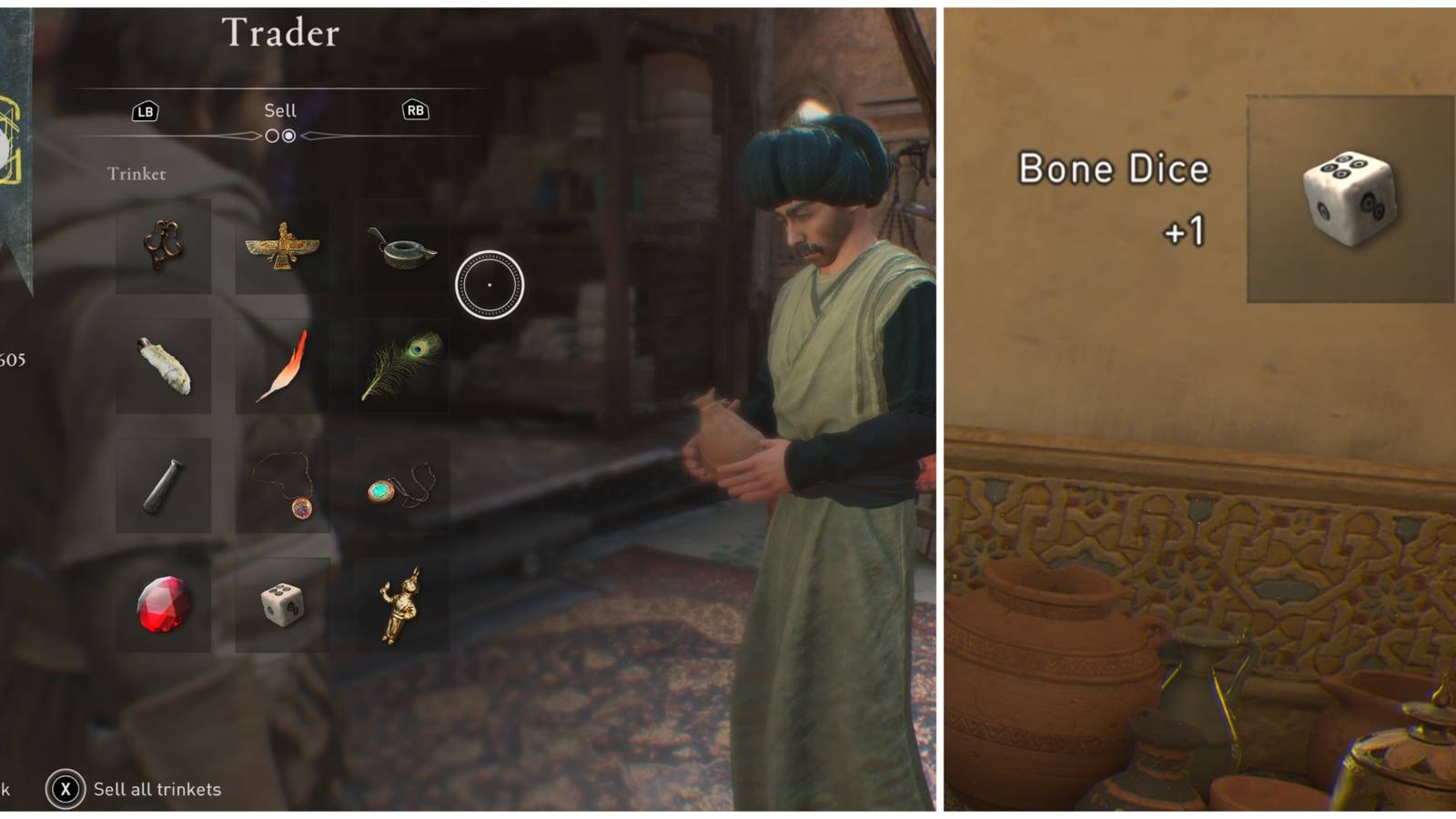Screen dimensions: 1456x819
Task: Click the Trinket category label
Action: tap(136, 173)
